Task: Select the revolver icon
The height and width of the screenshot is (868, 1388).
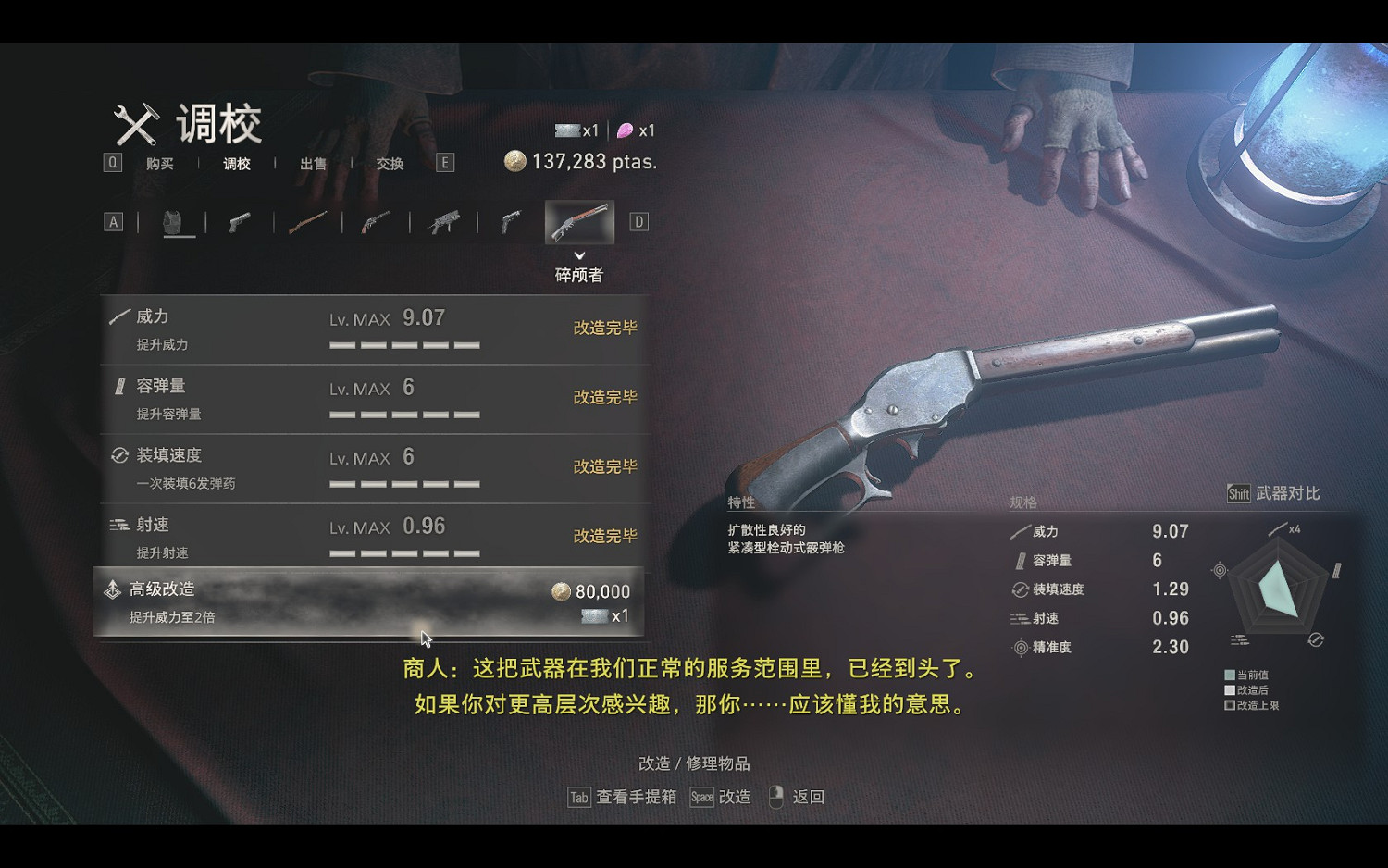Action: click(x=376, y=220)
